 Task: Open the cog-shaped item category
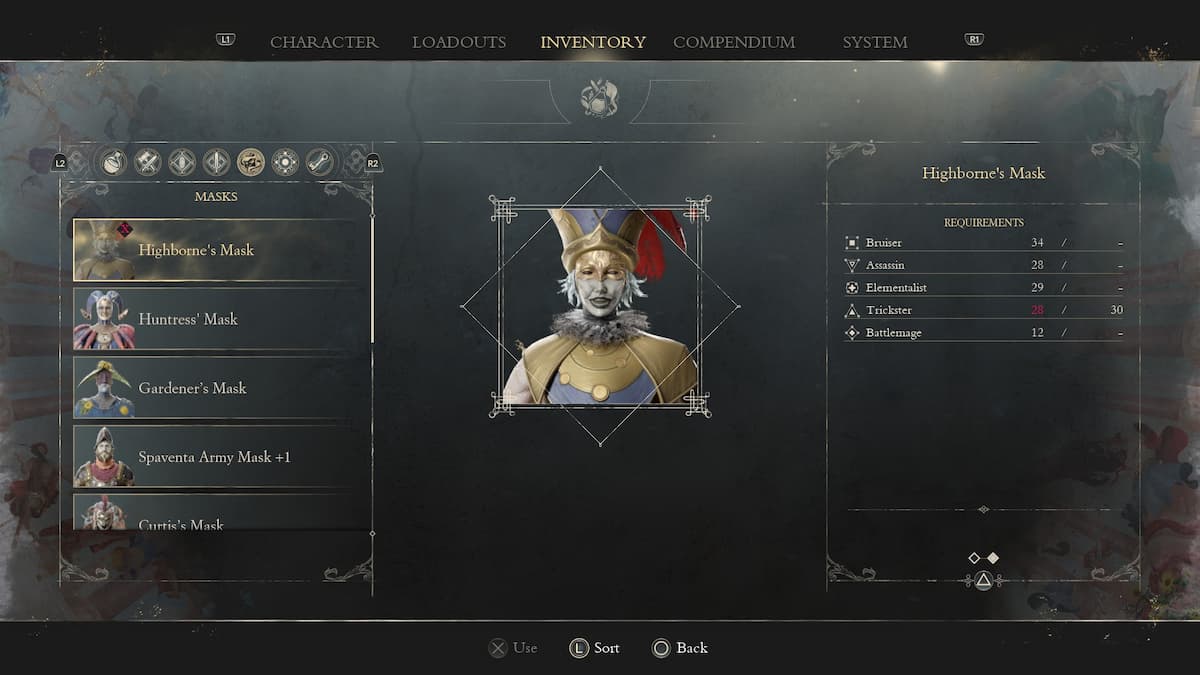click(285, 162)
